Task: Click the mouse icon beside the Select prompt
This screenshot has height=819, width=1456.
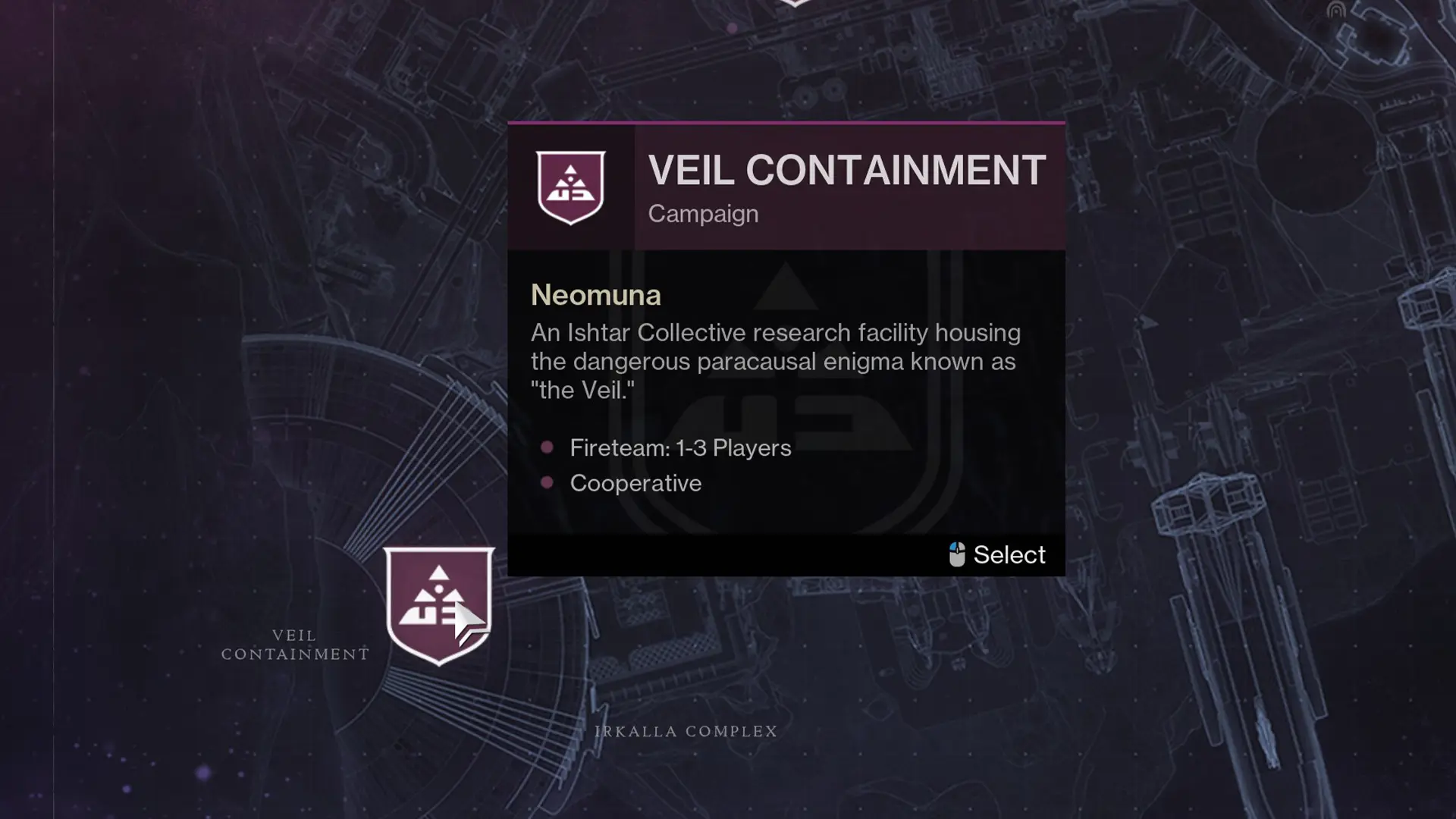Action: pos(957,554)
